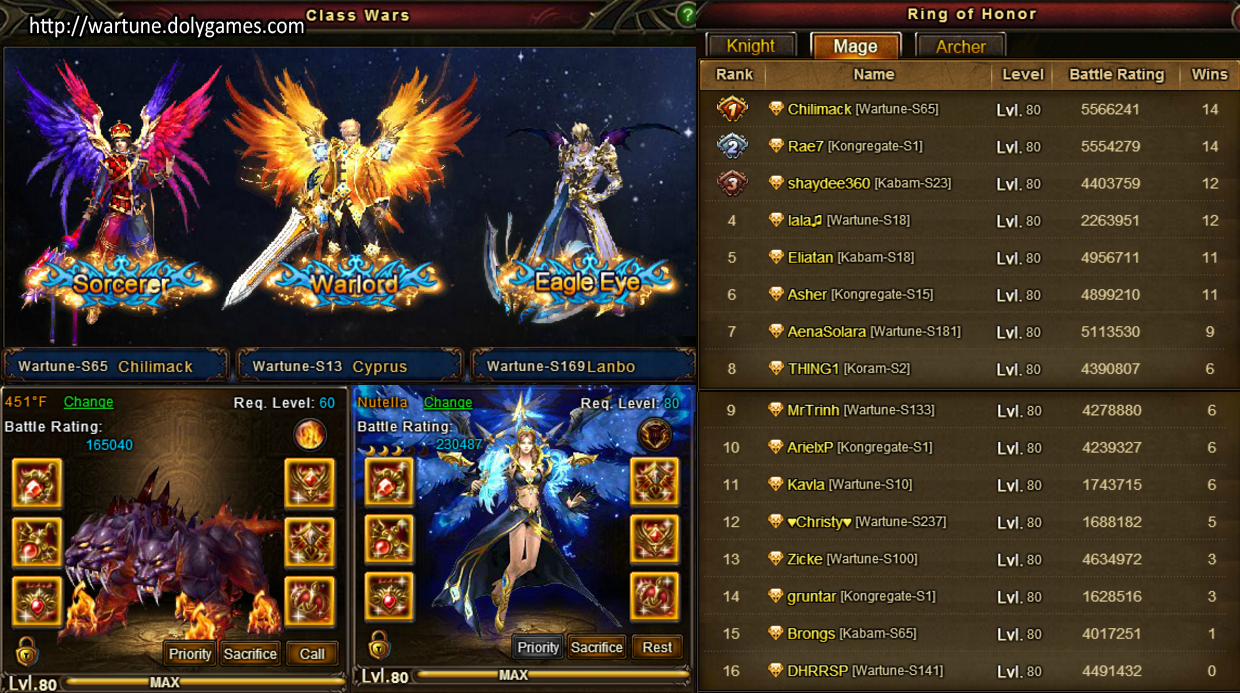1240x693 pixels.
Task: Change the 451°F sylph name
Action: (88, 402)
